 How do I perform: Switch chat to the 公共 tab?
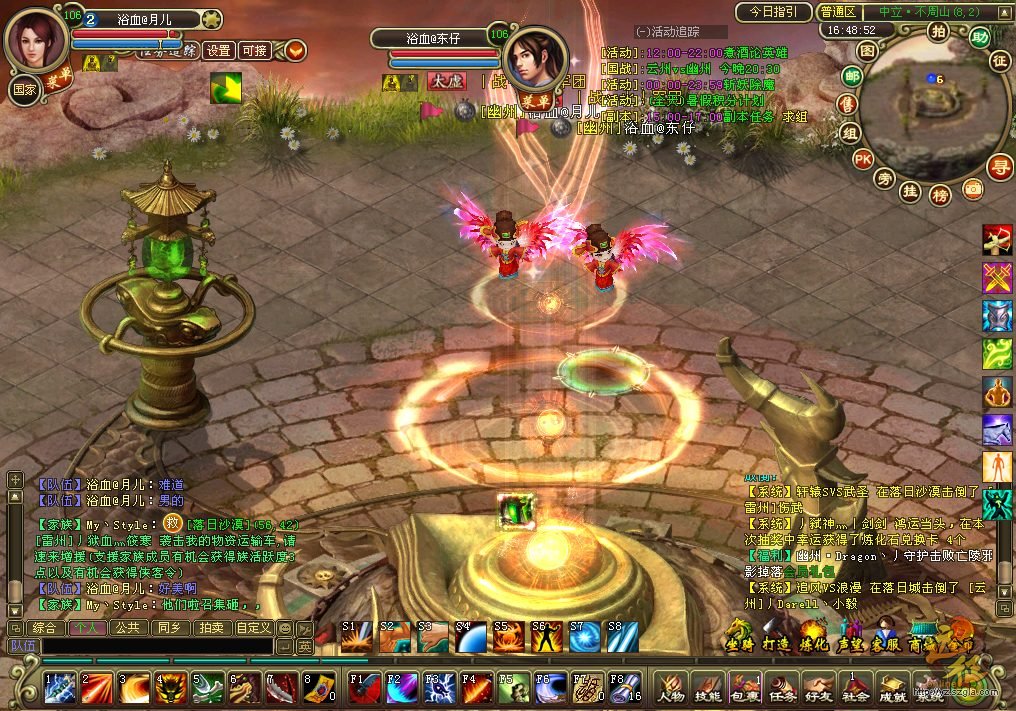point(127,628)
